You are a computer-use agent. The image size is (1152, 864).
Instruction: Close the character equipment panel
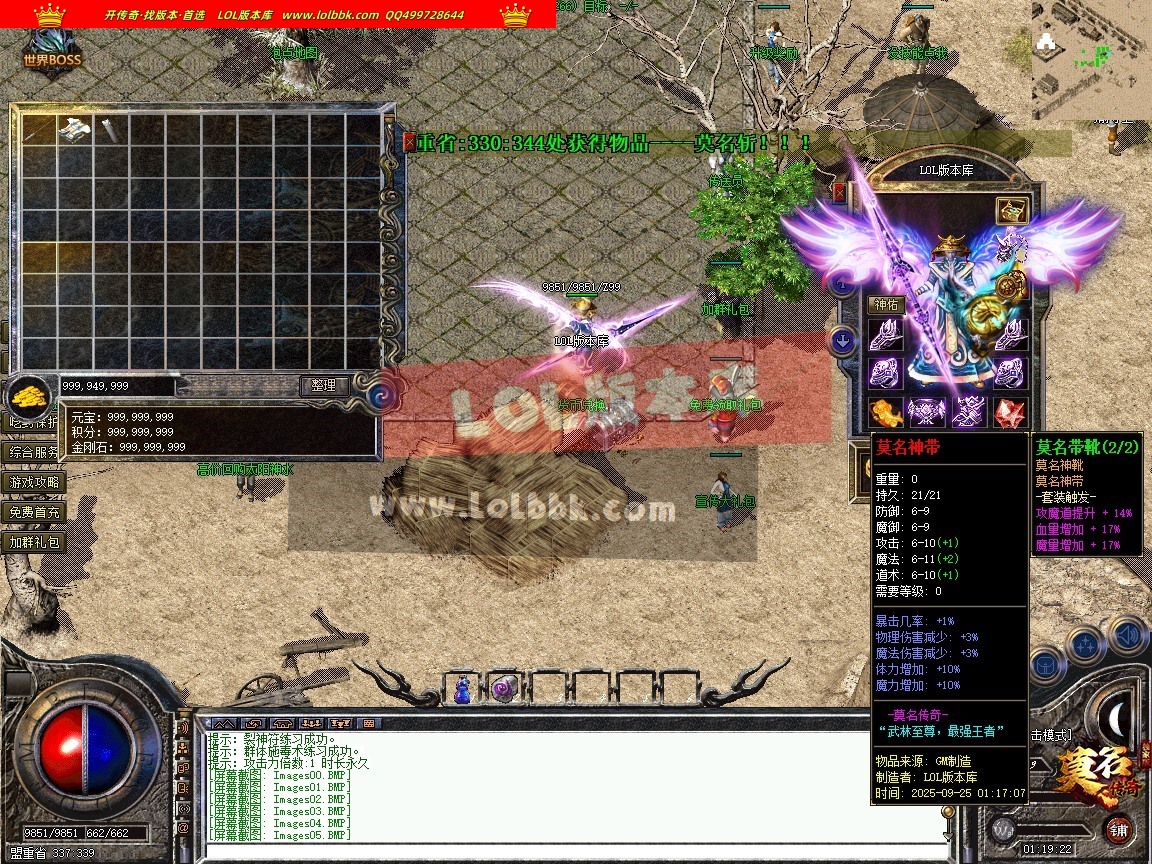click(x=839, y=191)
